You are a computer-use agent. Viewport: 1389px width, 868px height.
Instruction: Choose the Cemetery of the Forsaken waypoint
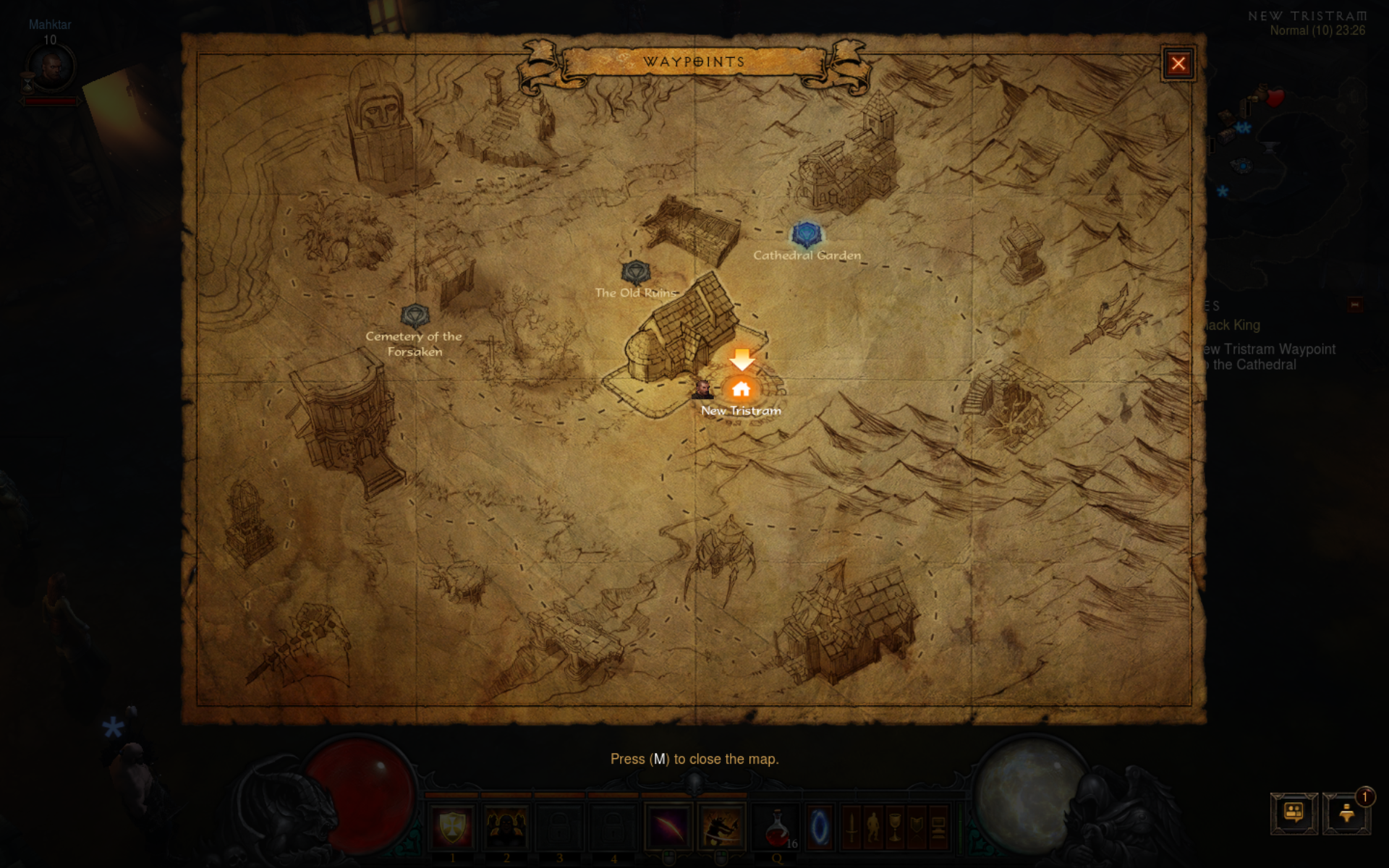tap(415, 315)
